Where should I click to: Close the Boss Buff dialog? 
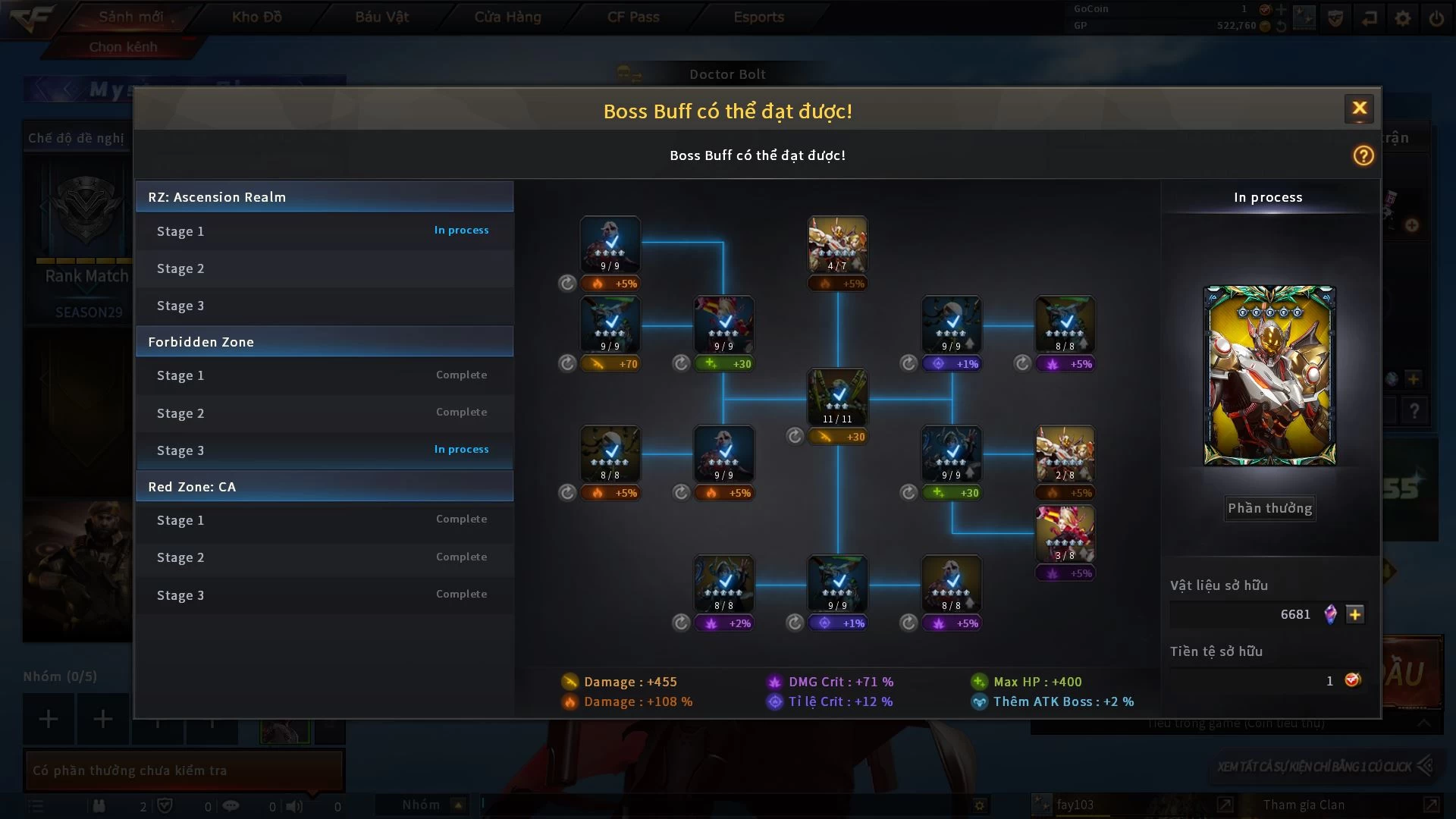pyautogui.click(x=1359, y=108)
